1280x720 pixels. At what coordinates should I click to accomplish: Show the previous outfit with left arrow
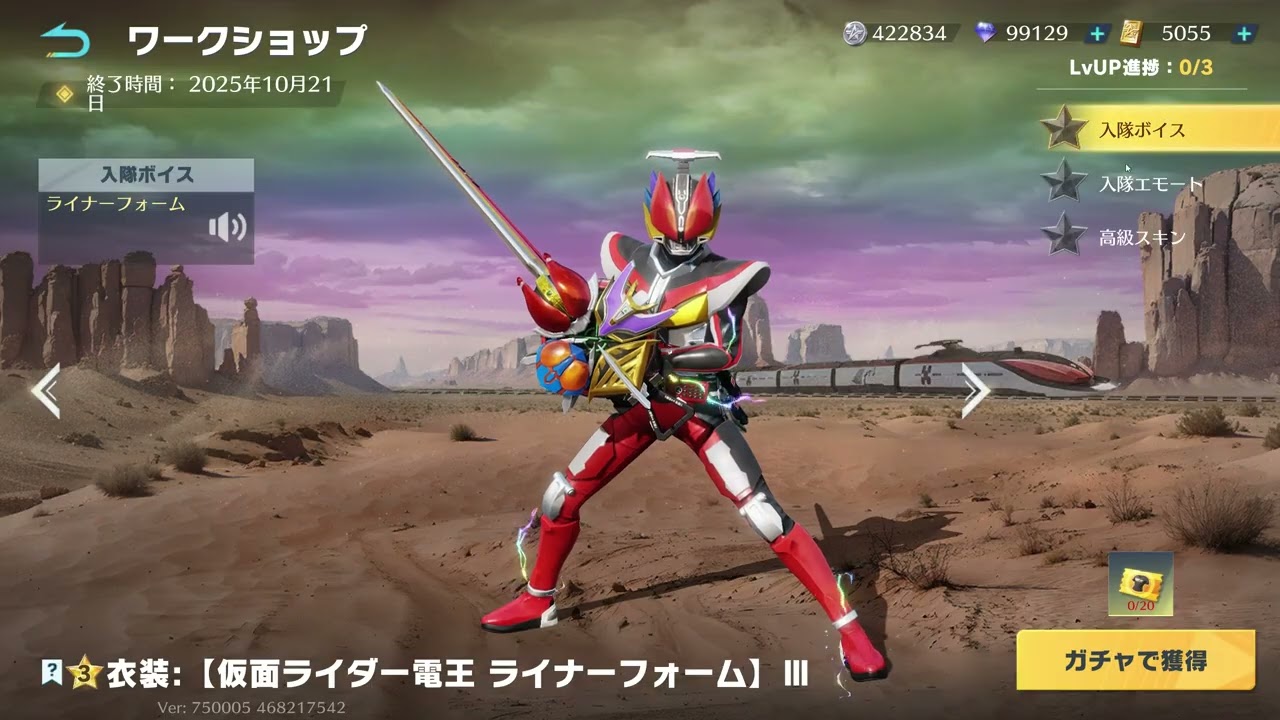(x=46, y=390)
